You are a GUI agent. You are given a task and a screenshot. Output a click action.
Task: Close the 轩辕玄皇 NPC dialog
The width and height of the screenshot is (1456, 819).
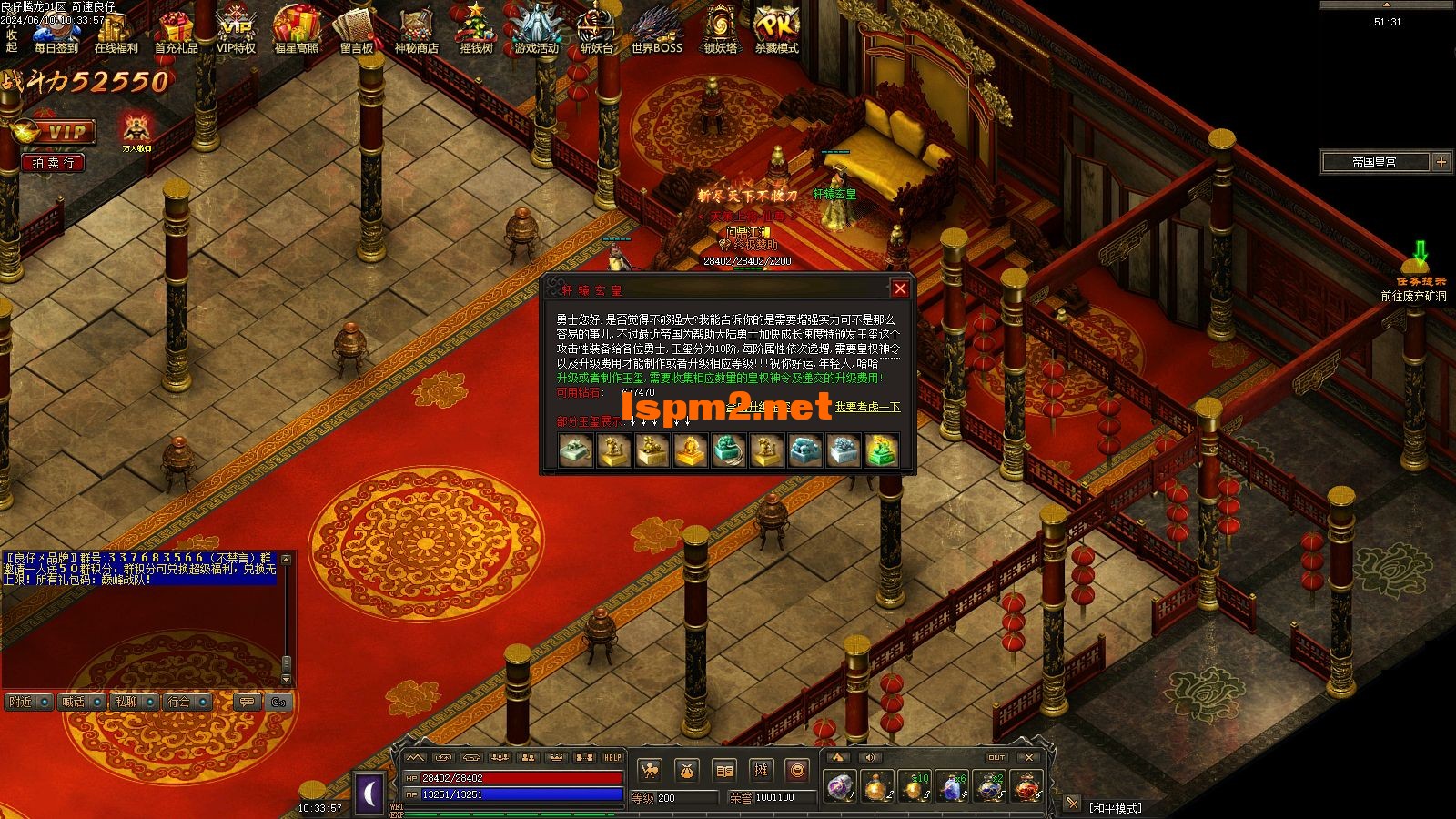pos(900,288)
